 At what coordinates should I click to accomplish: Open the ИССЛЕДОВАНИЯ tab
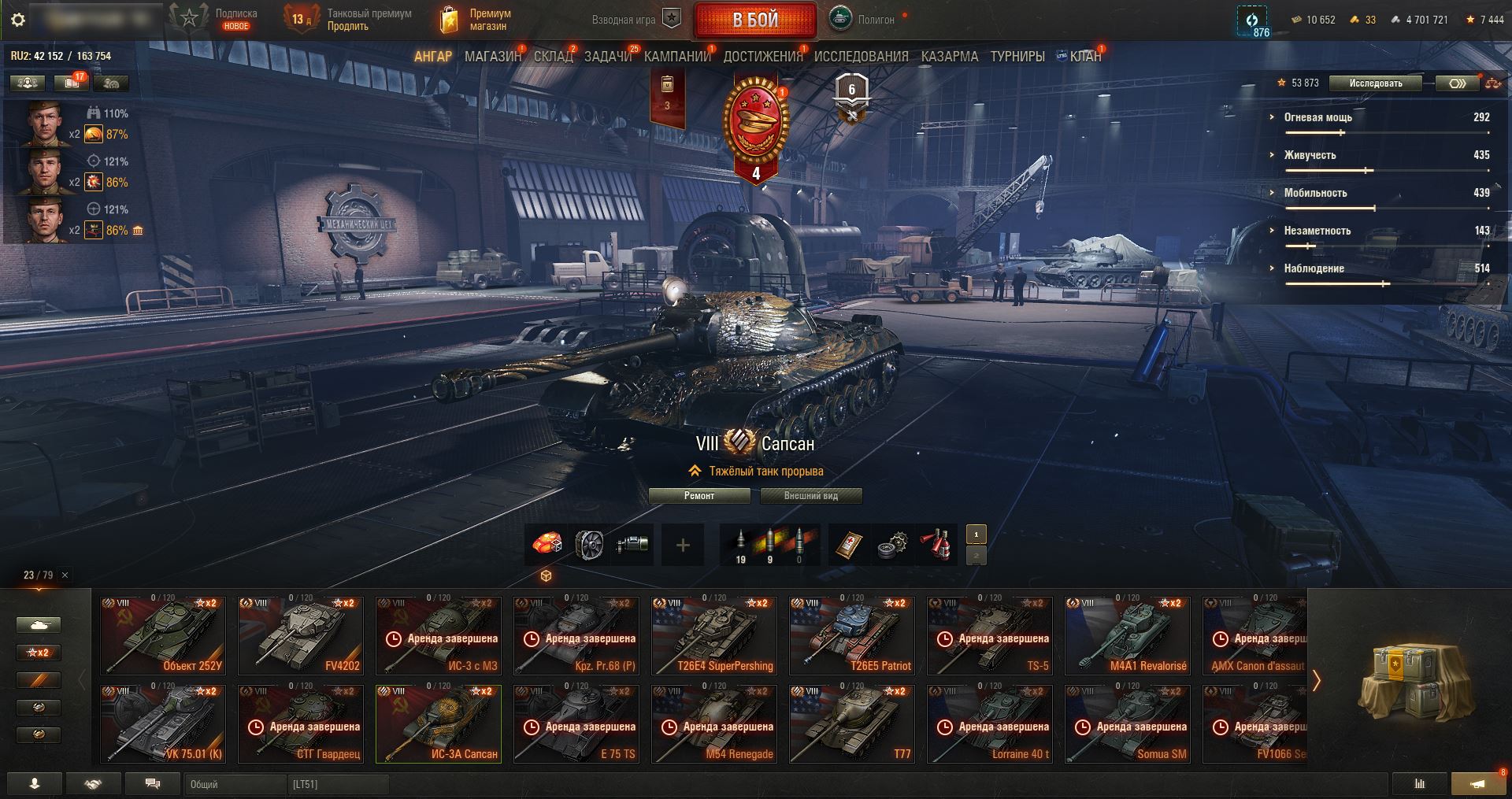(x=861, y=57)
